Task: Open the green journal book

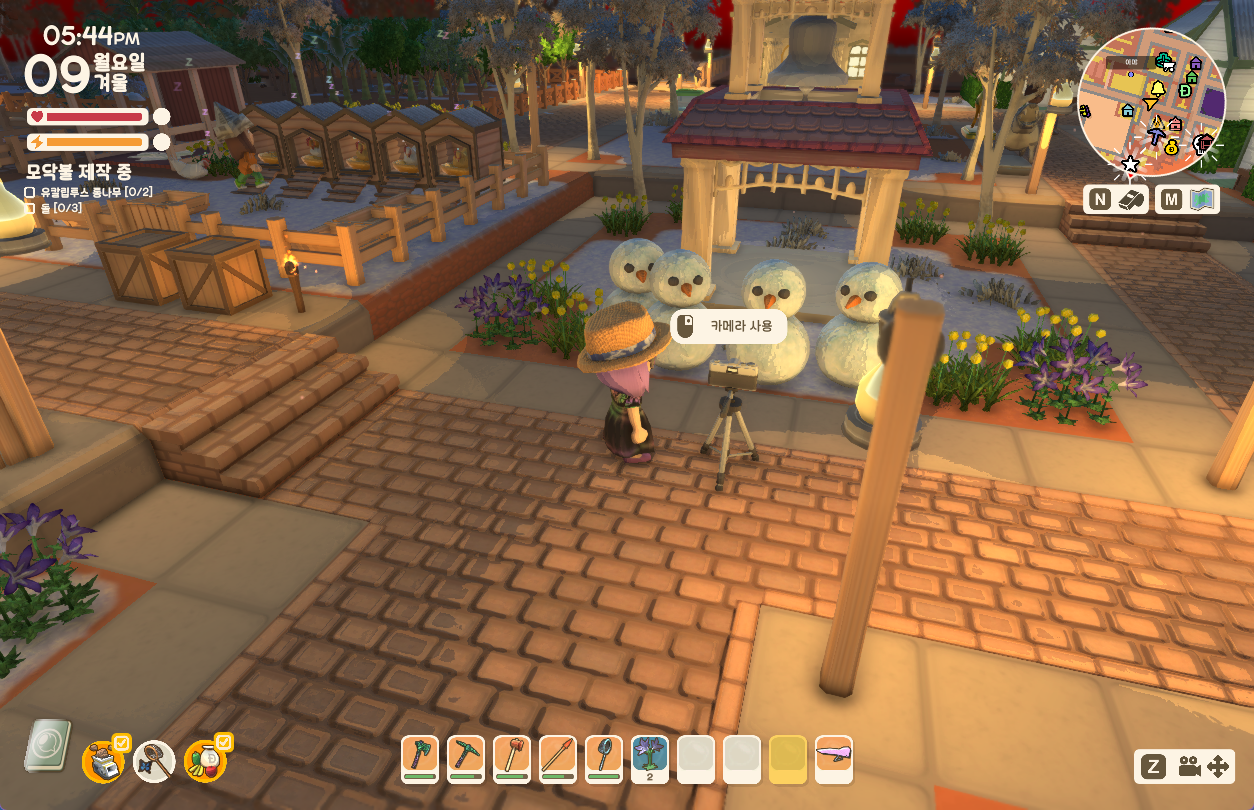Action: pyautogui.click(x=46, y=746)
